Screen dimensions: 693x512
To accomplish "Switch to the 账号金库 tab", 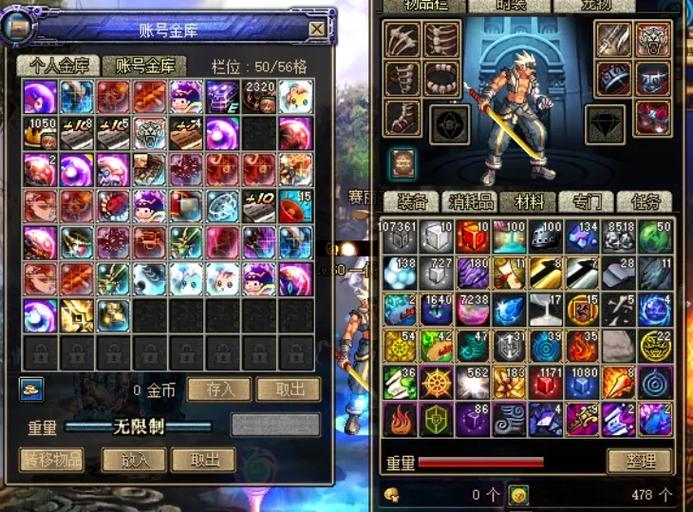I will click(144, 66).
